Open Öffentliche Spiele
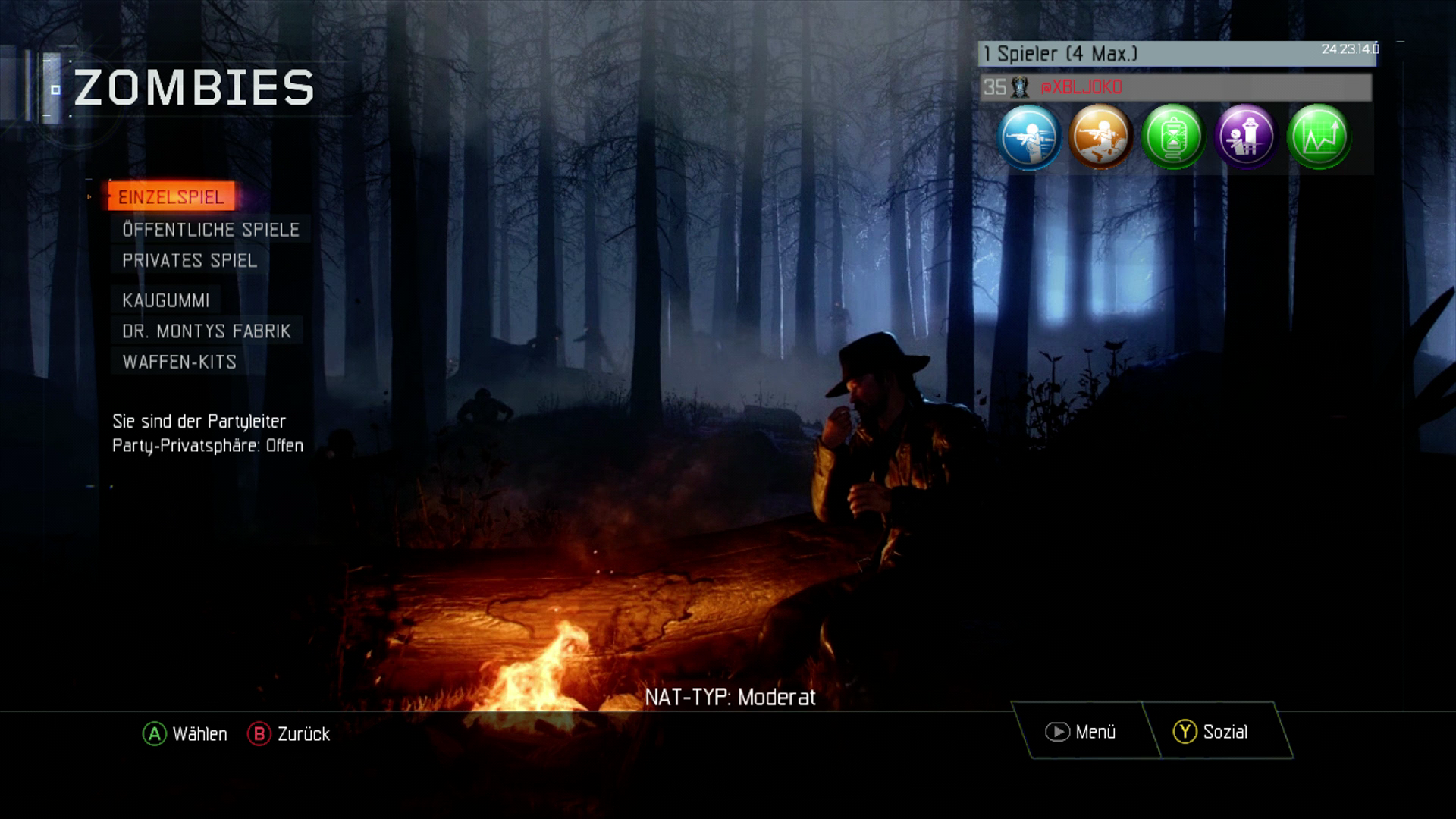 pos(211,229)
